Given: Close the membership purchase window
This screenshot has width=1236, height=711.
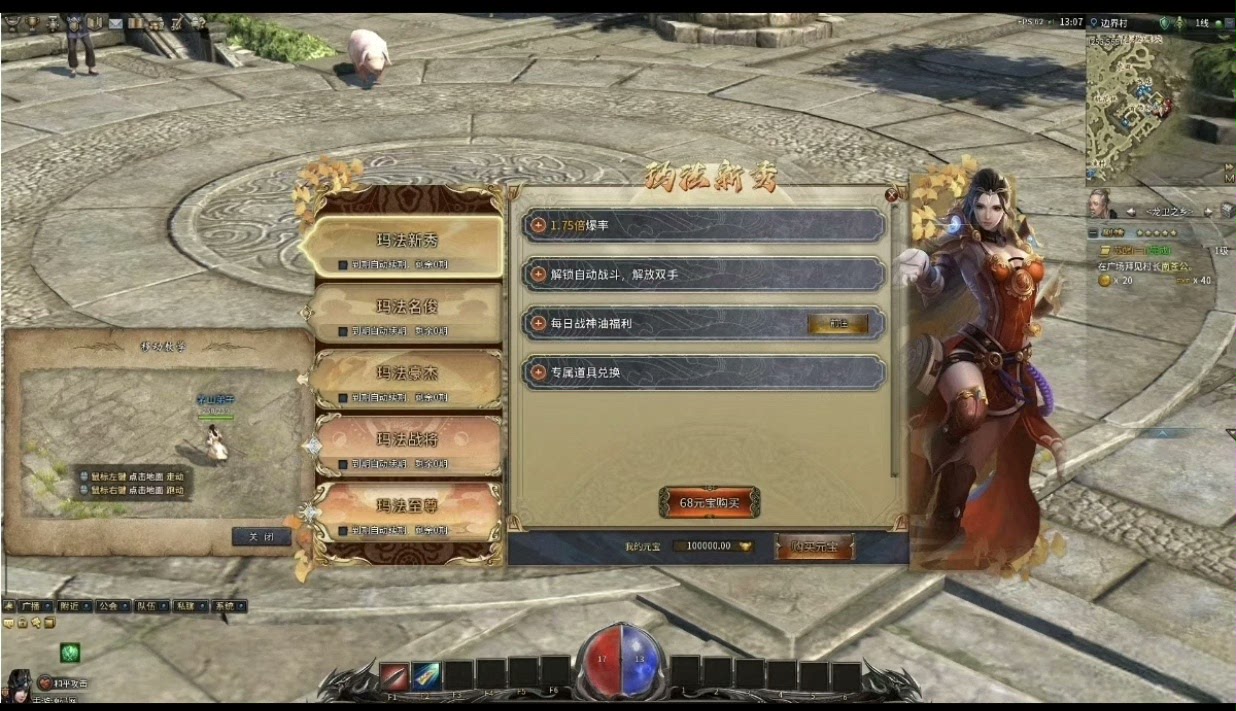Looking at the screenshot, I should point(892,196).
